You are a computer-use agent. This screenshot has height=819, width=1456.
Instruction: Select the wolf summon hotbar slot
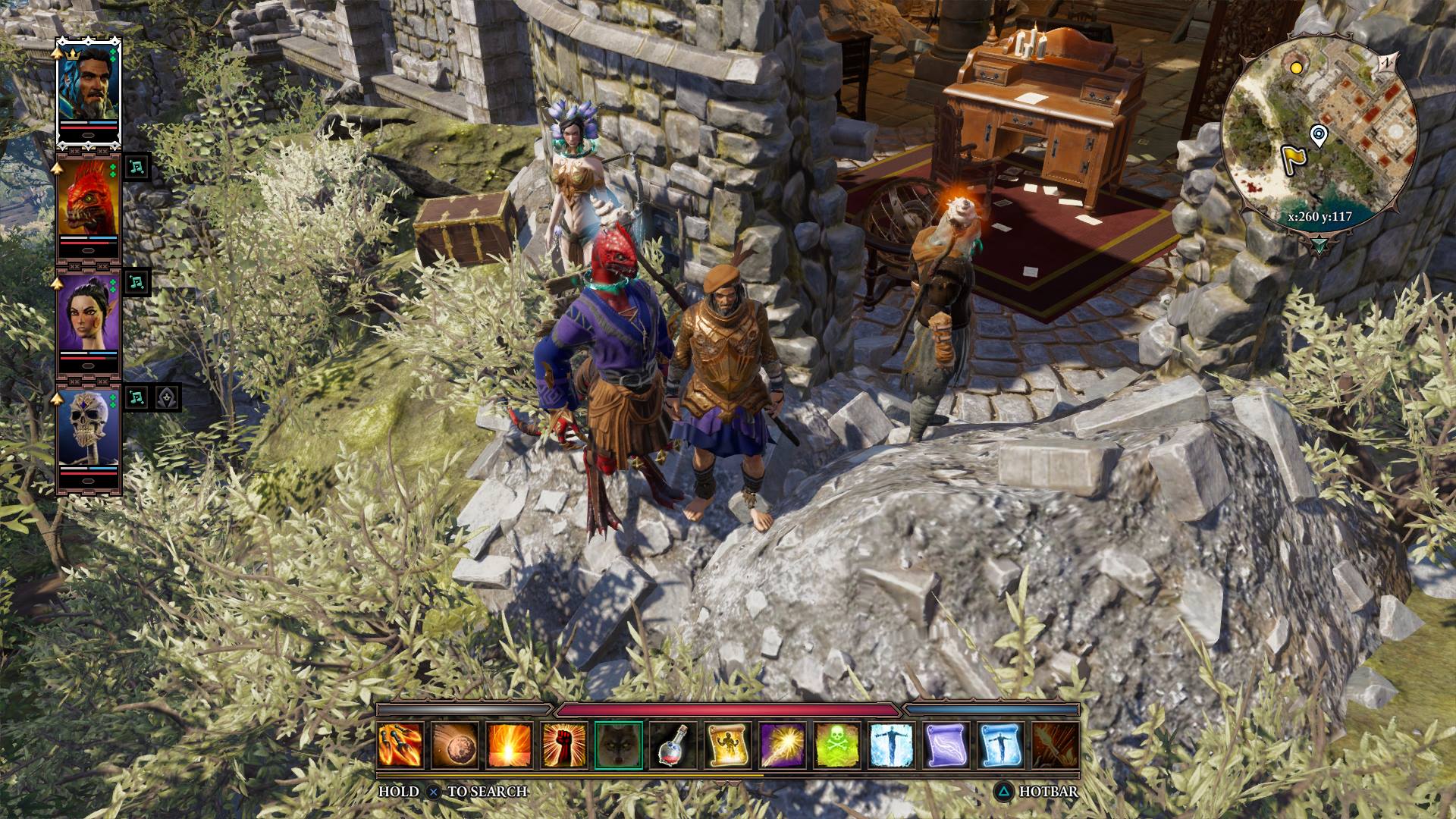(x=619, y=745)
